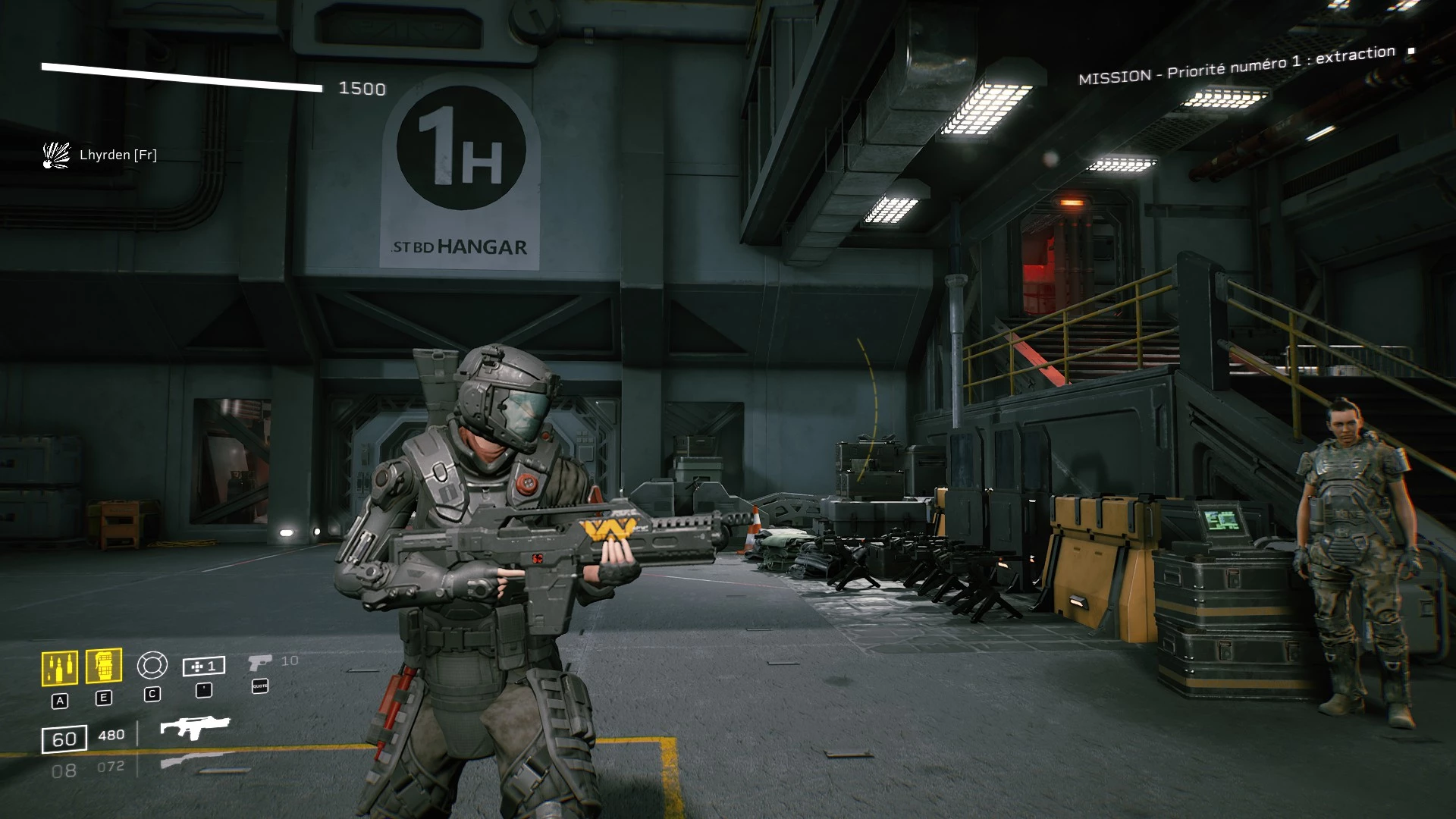1456x819 pixels.
Task: Click the 480 reserve ammo counter
Action: (x=111, y=735)
